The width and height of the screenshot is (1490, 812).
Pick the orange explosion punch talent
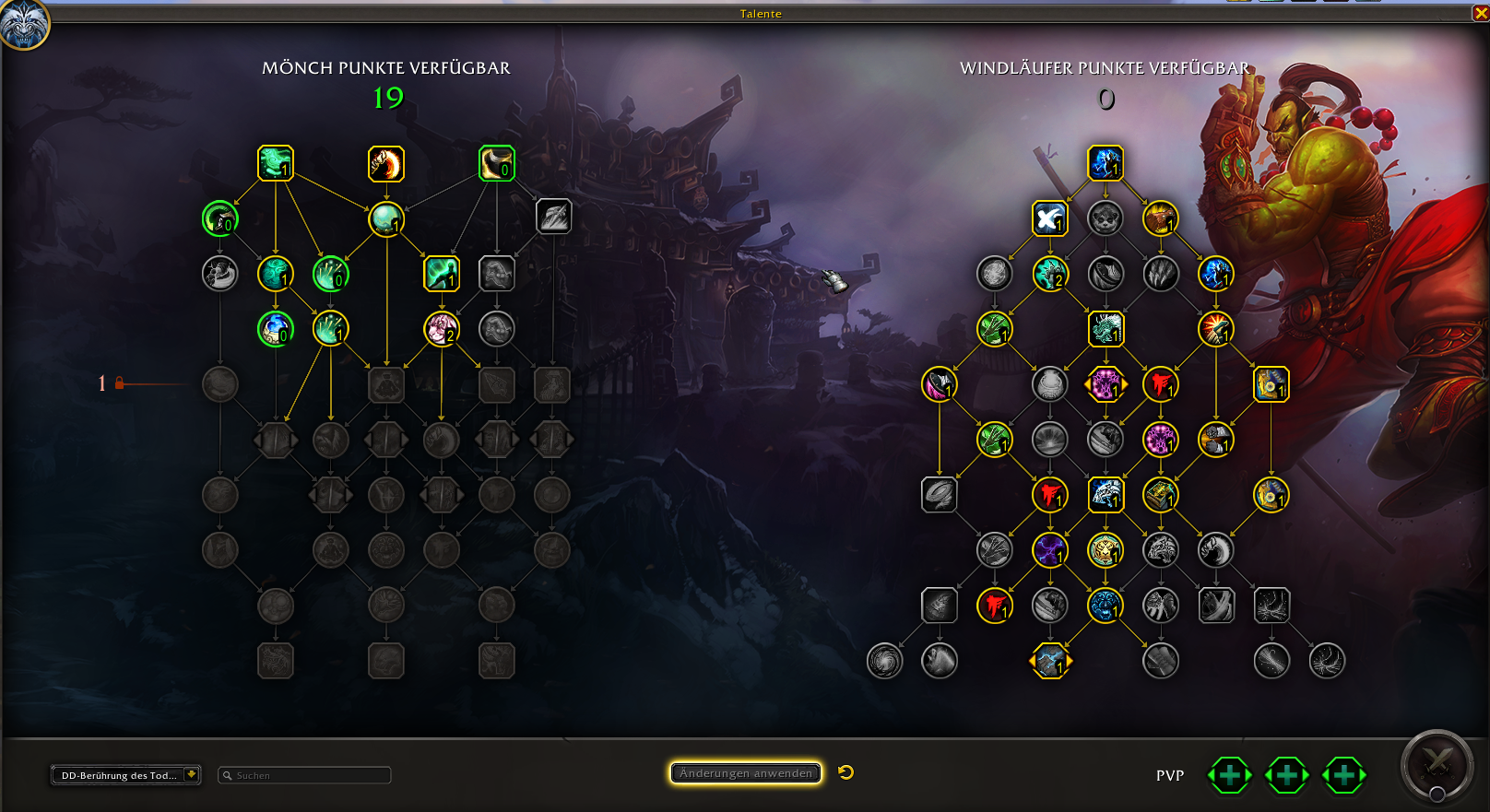[x=1215, y=329]
